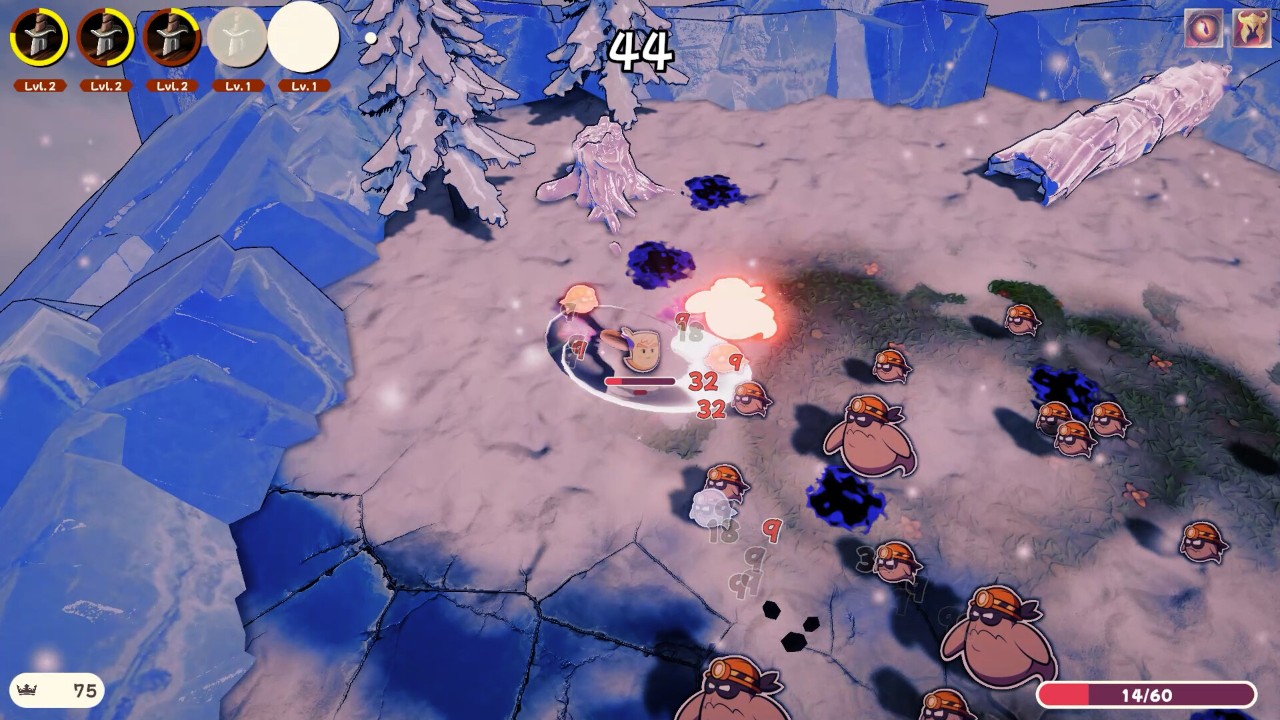Click the blank white weapon slot
Viewport: 1280px width, 720px height.
point(304,38)
